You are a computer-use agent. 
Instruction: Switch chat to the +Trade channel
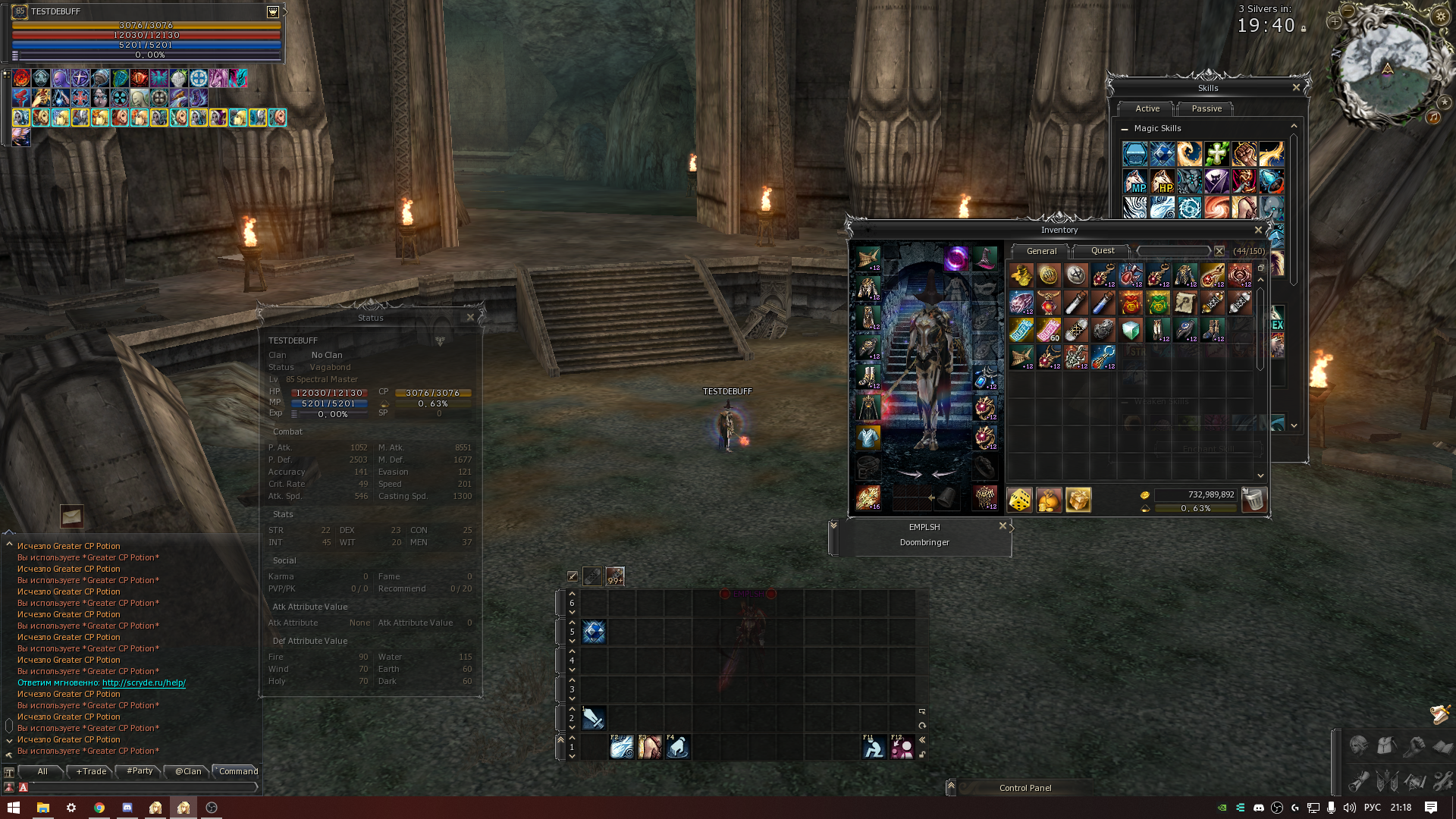click(91, 771)
